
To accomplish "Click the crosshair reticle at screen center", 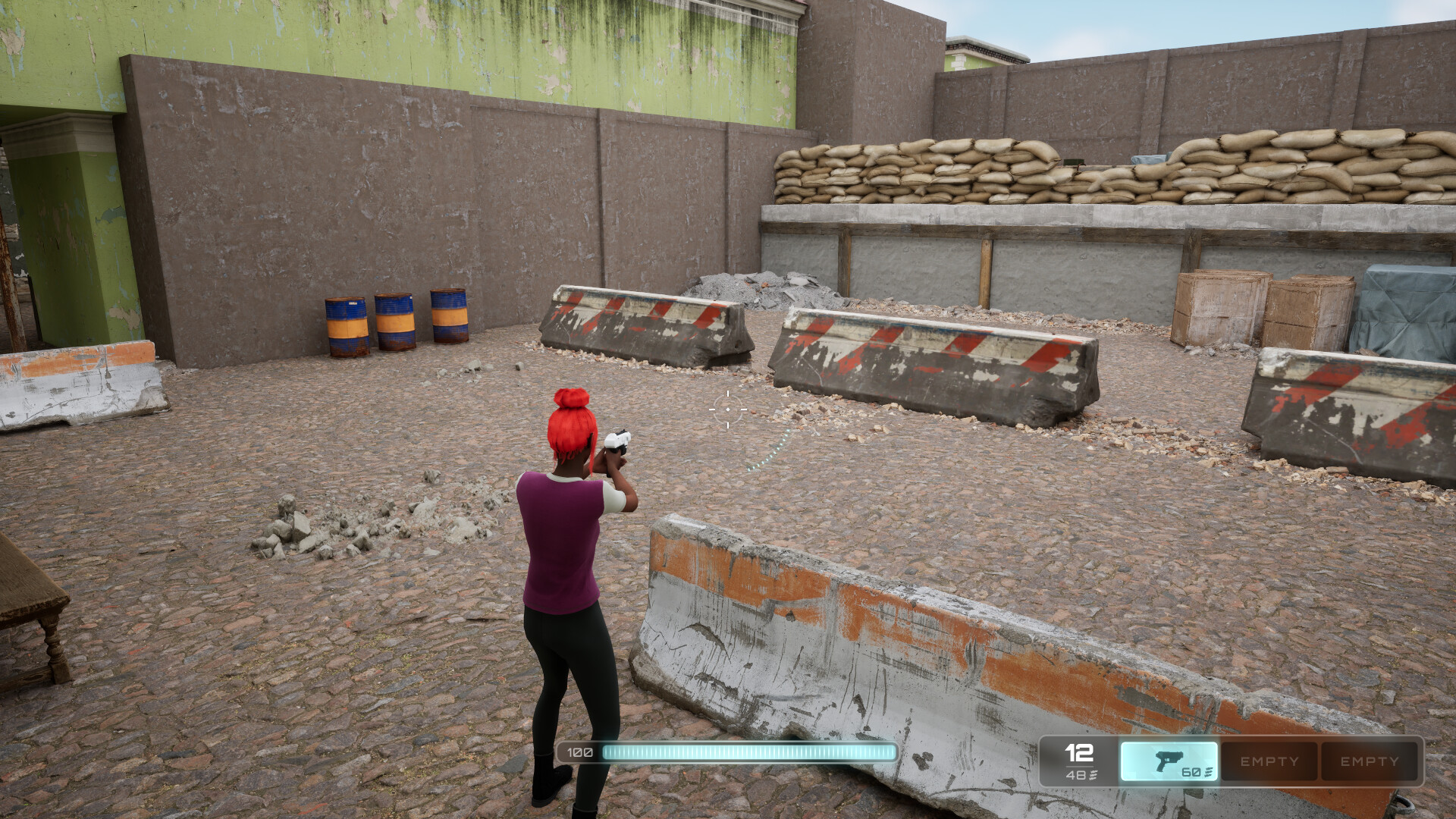I will click(727, 408).
